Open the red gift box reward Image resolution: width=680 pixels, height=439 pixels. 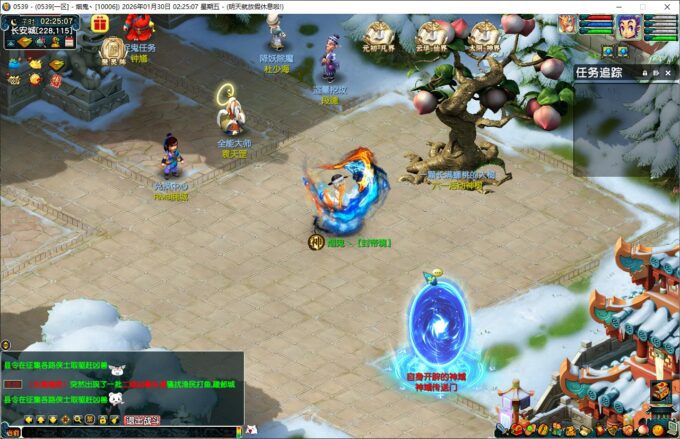pos(99,24)
